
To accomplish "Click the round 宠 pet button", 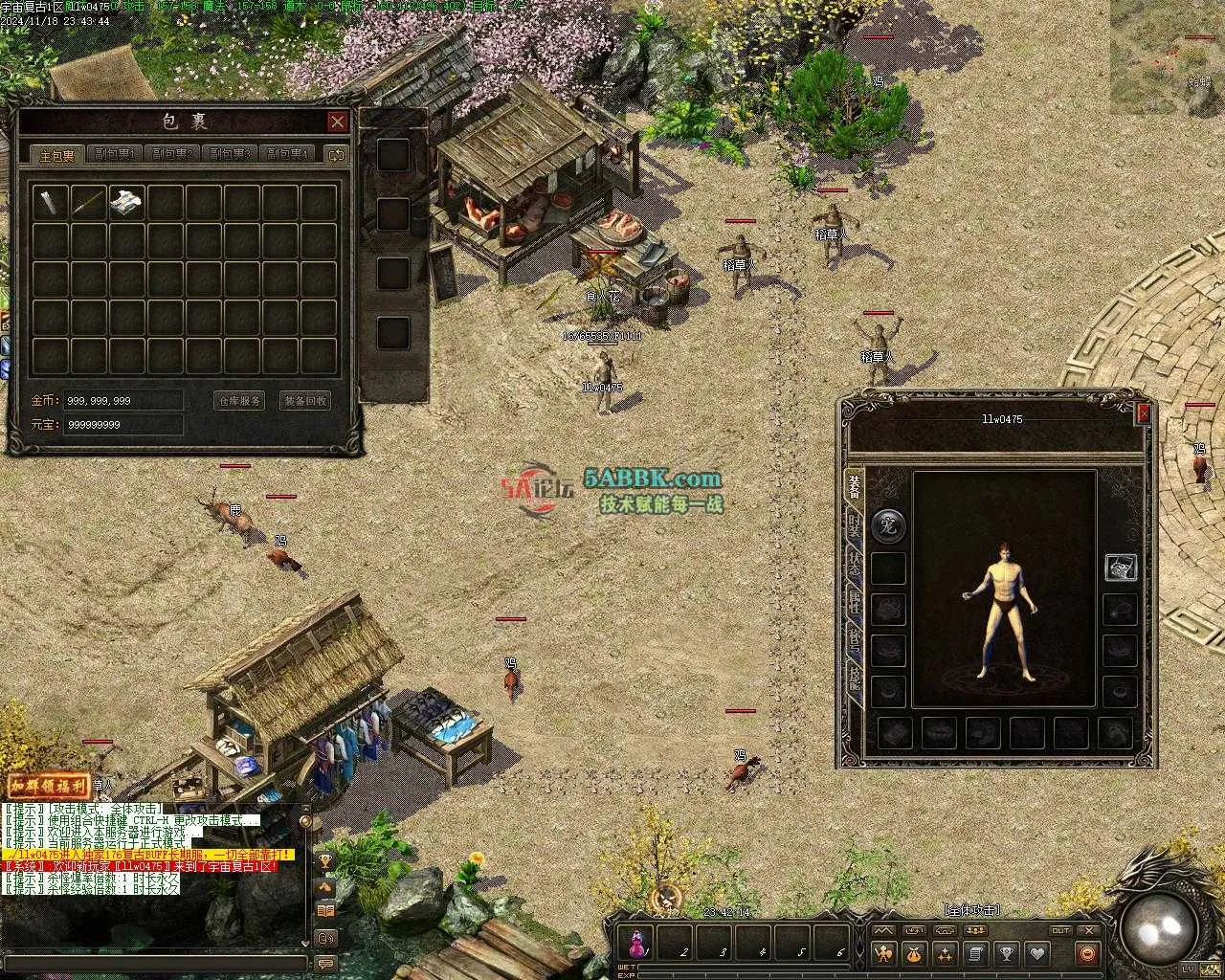I will 888,524.
